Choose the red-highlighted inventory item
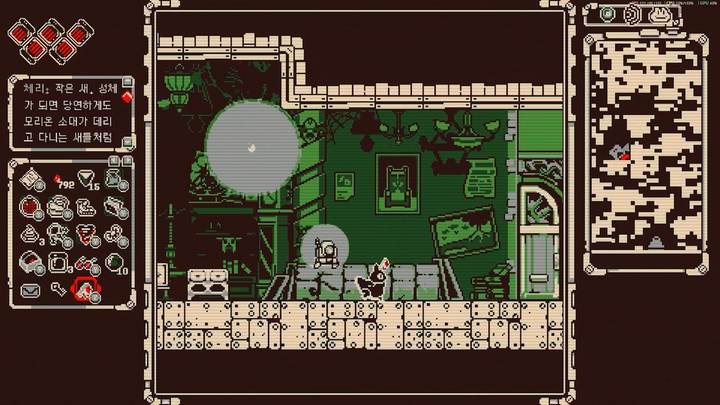This screenshot has width=720, height=405. pyautogui.click(x=87, y=290)
